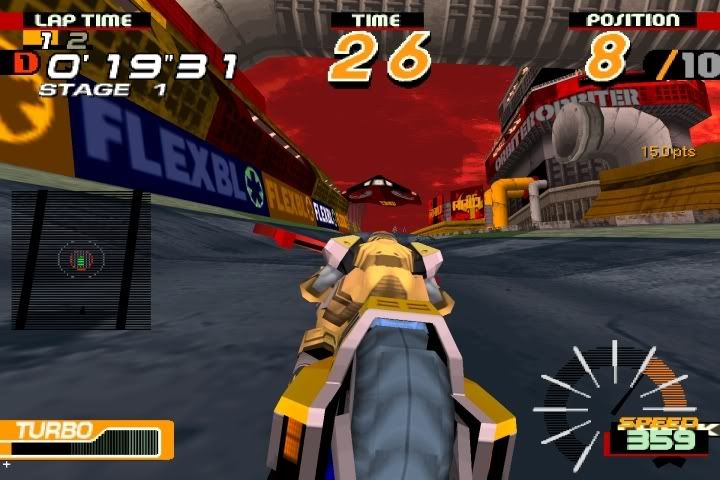This screenshot has width=720, height=480.
Task: Click the track radar minimap panel
Action: [x=80, y=260]
